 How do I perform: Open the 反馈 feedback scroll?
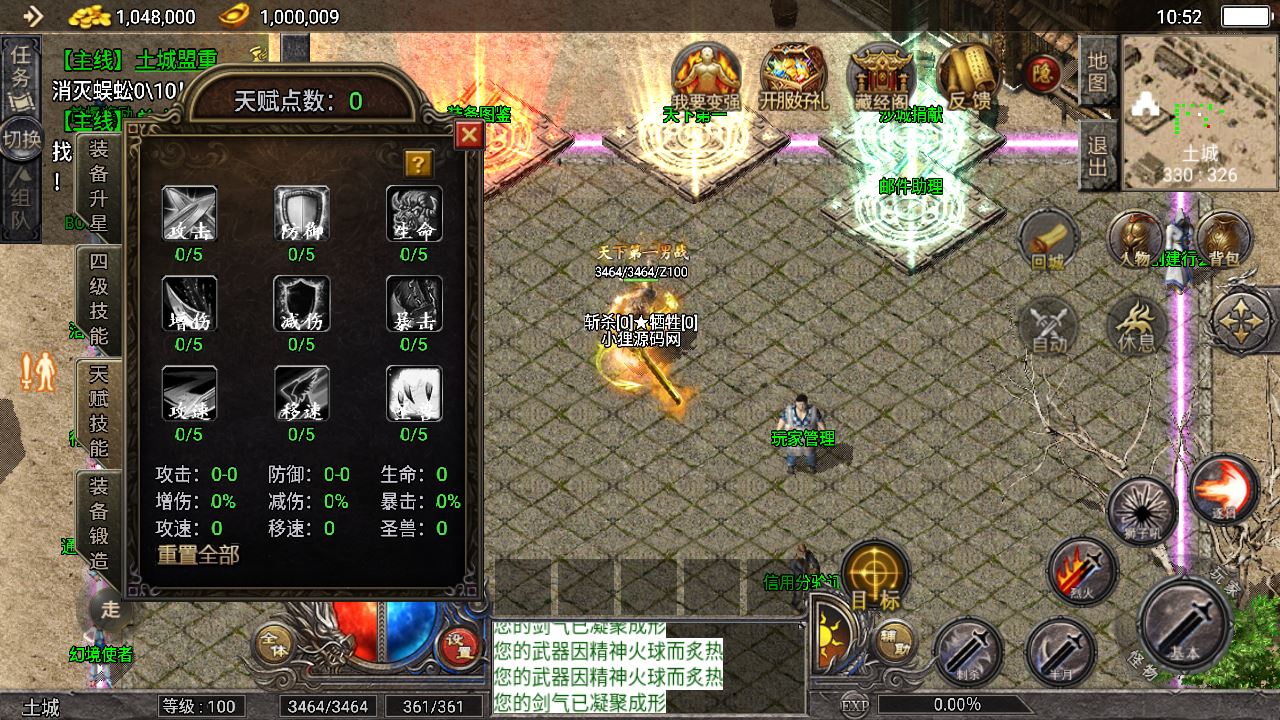click(967, 75)
